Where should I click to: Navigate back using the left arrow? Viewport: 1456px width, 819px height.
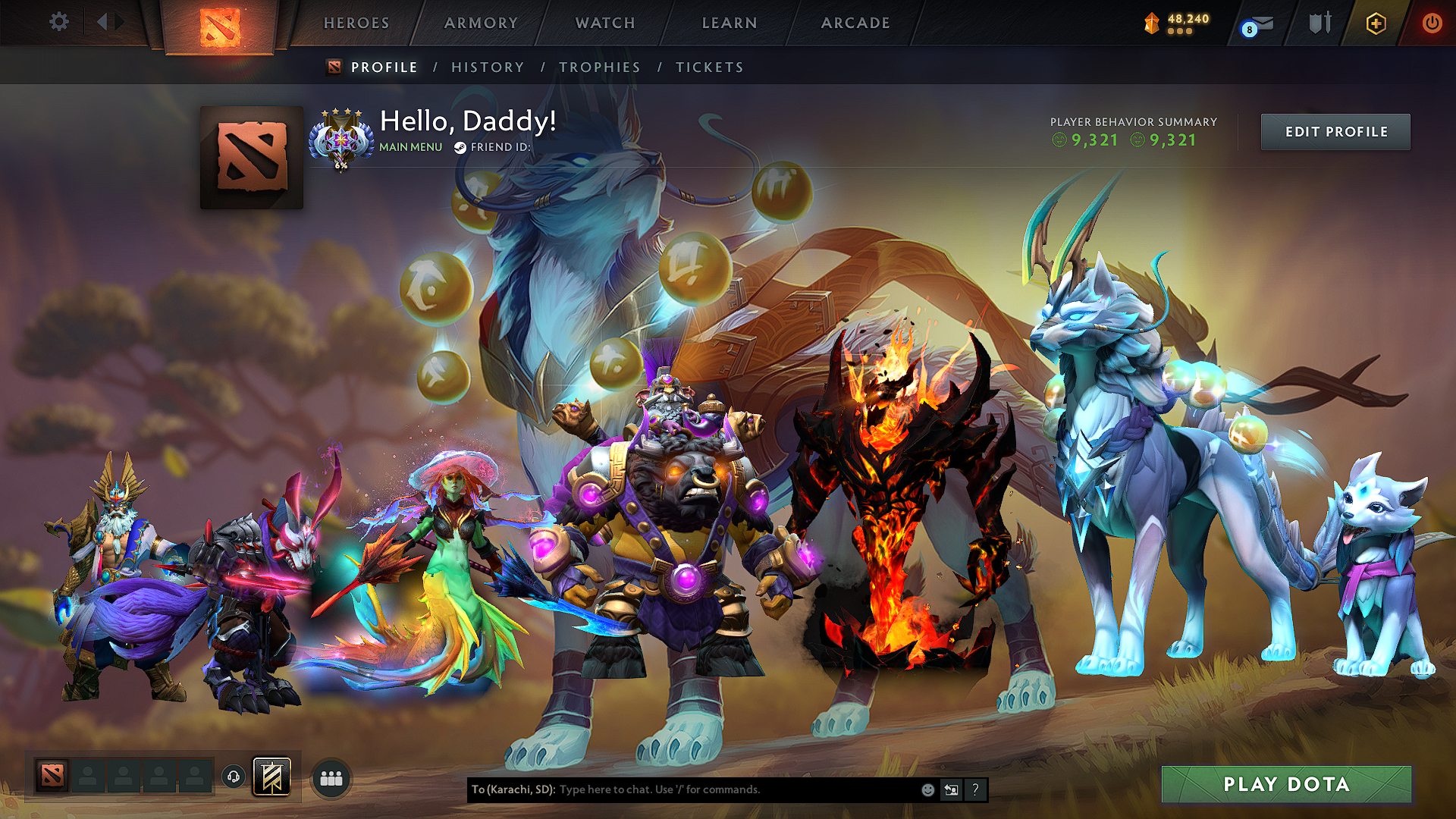coord(102,22)
